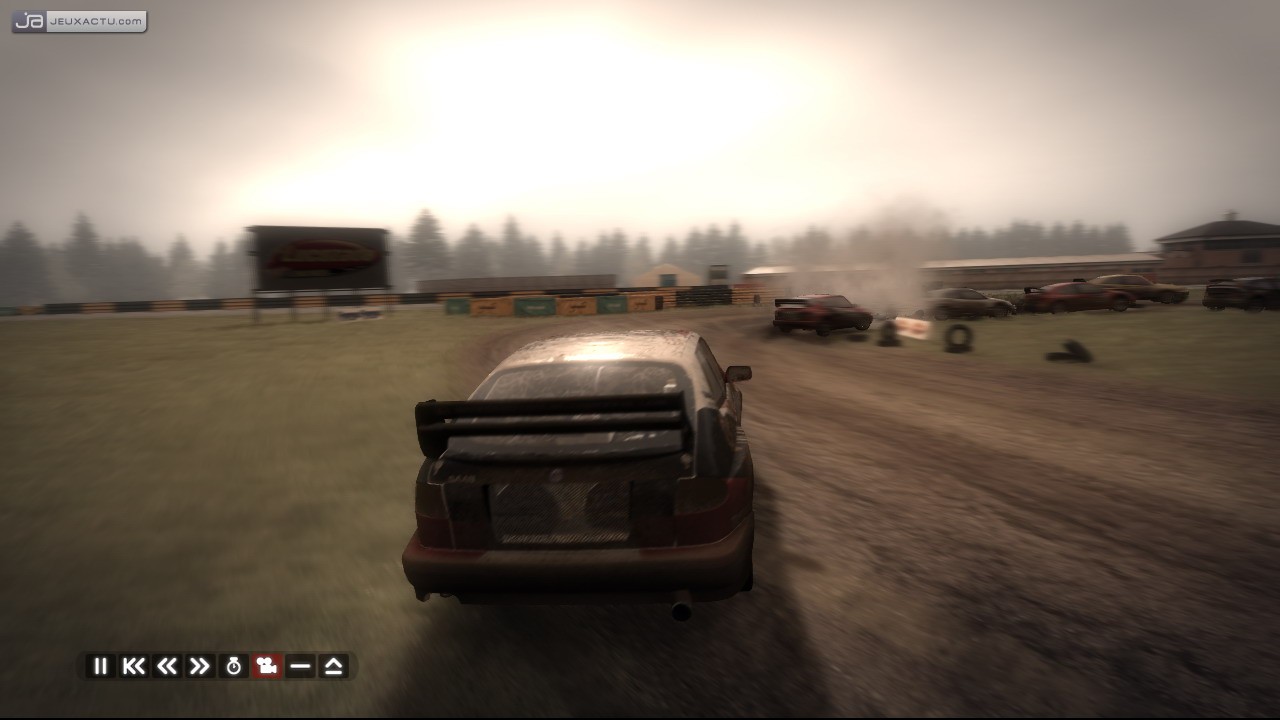Toggle the red camera view button
Viewport: 1280px width, 720px height.
267,666
